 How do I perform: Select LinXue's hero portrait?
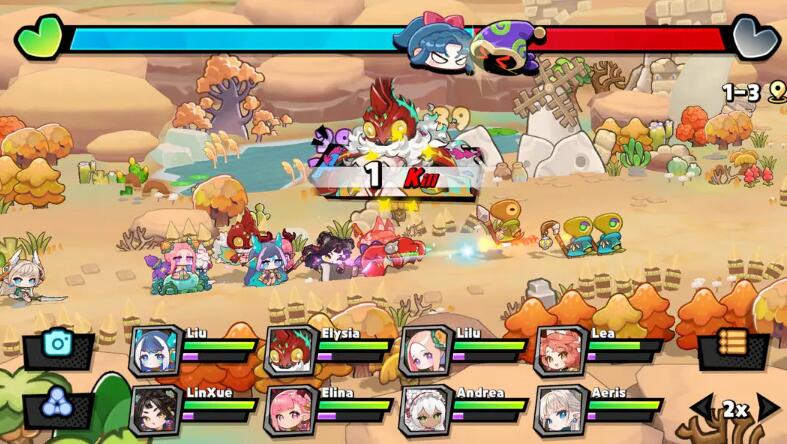point(155,409)
